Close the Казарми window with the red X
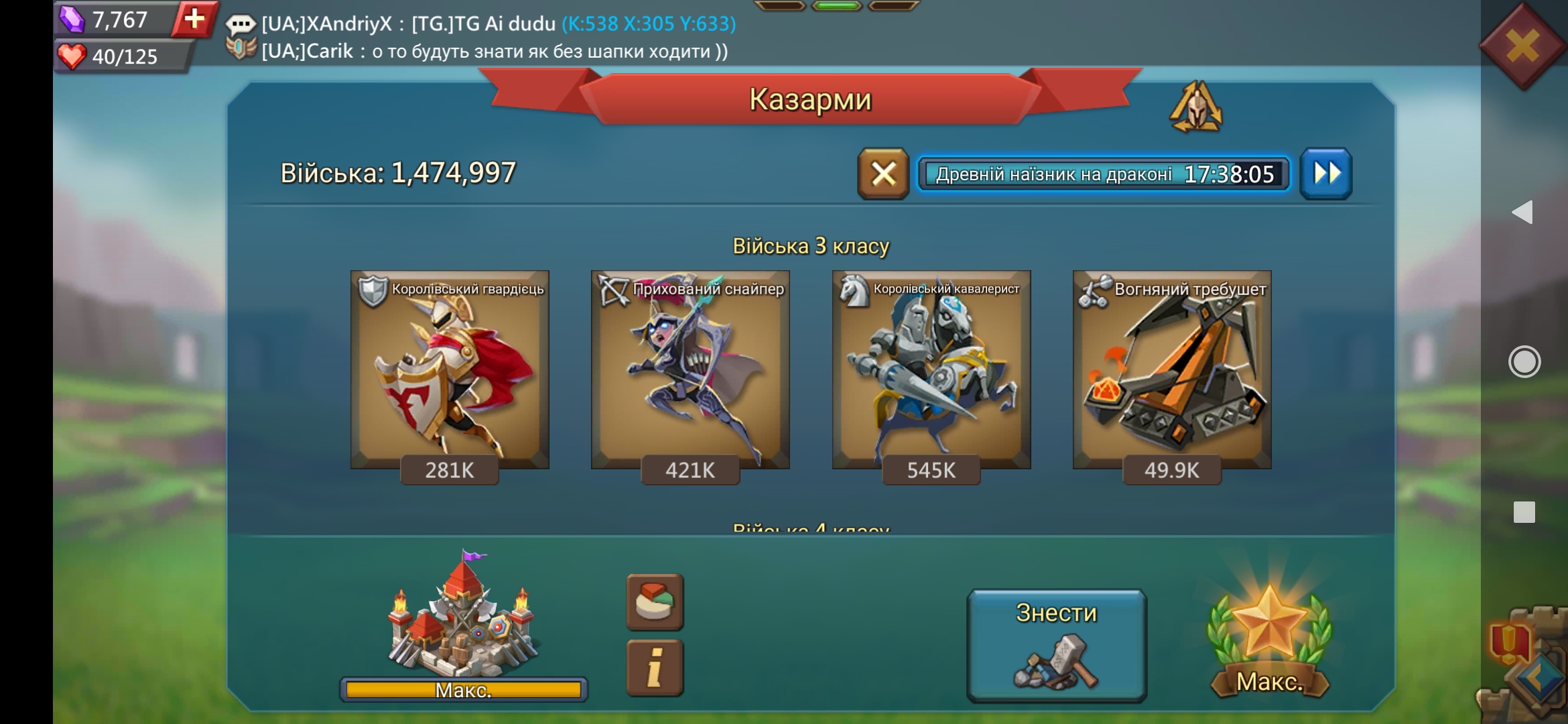 click(1522, 46)
